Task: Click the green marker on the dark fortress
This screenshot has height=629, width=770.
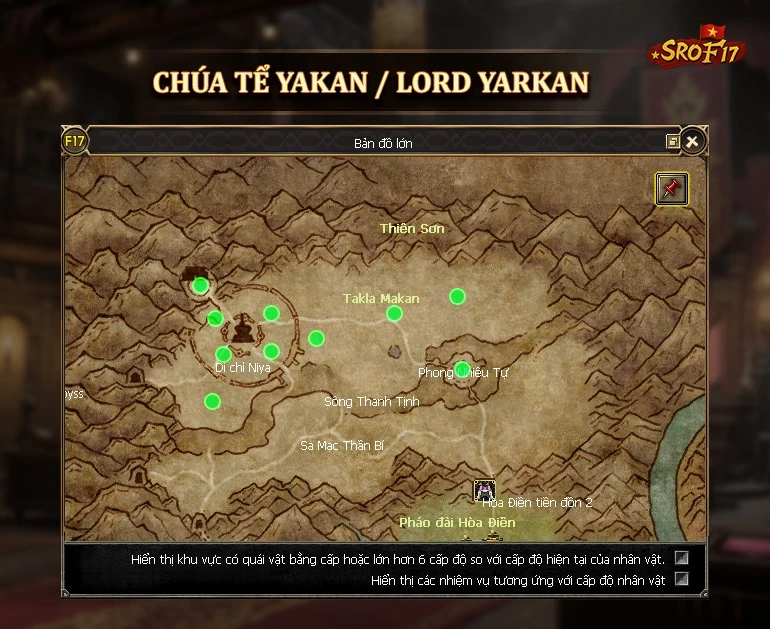Action: point(200,285)
